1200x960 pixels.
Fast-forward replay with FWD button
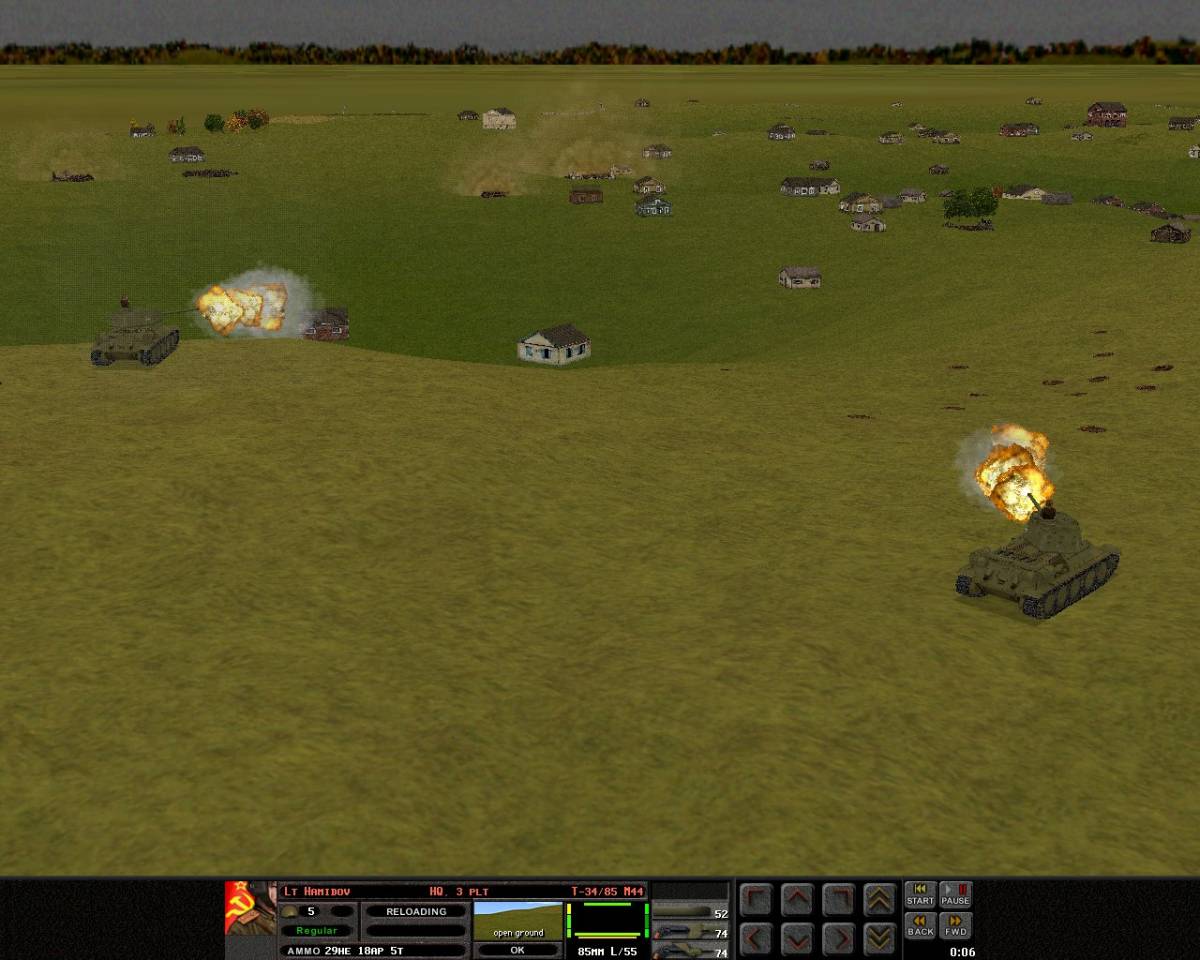click(955, 926)
